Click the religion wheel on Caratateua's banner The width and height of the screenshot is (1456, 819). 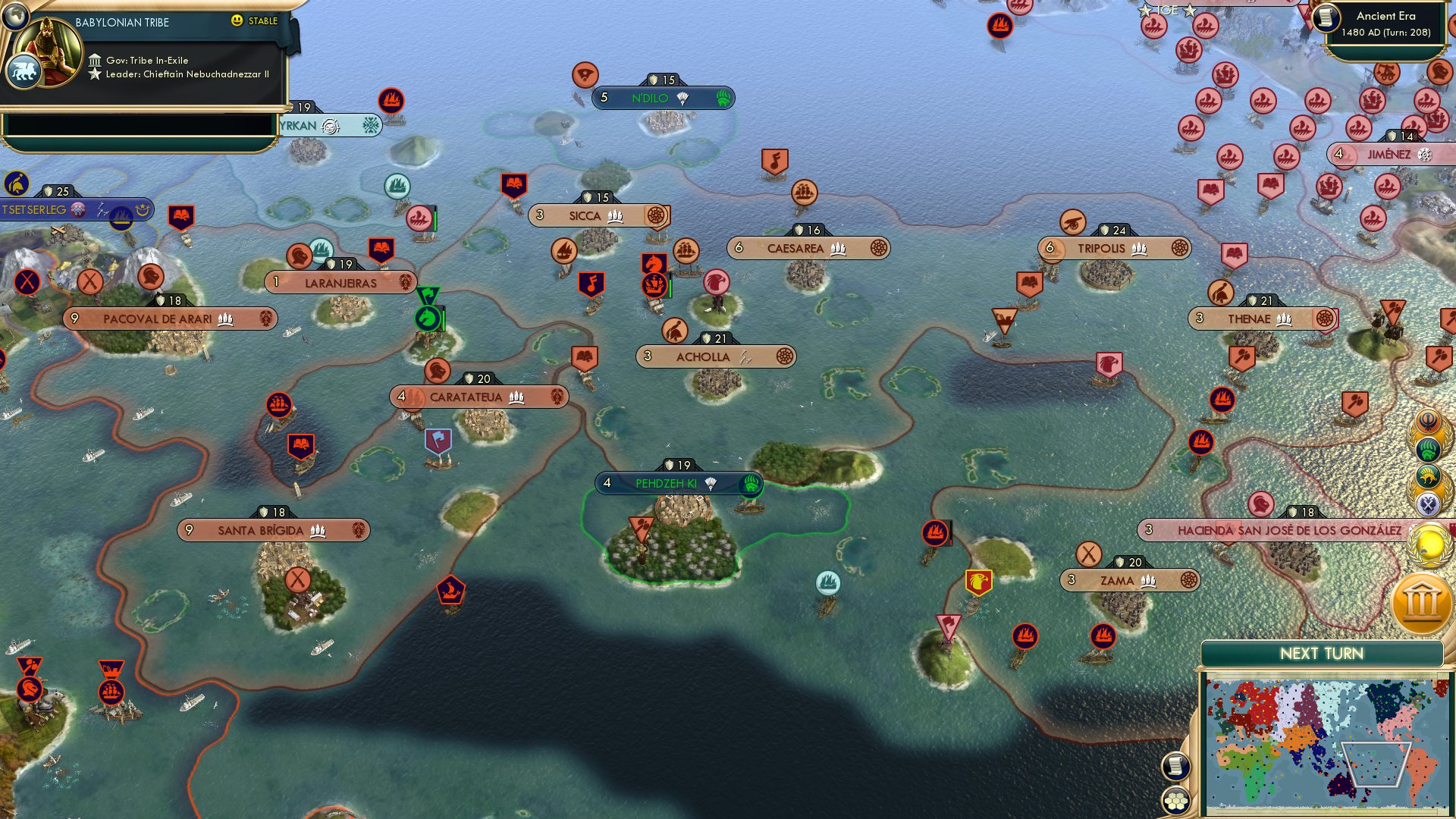(557, 397)
